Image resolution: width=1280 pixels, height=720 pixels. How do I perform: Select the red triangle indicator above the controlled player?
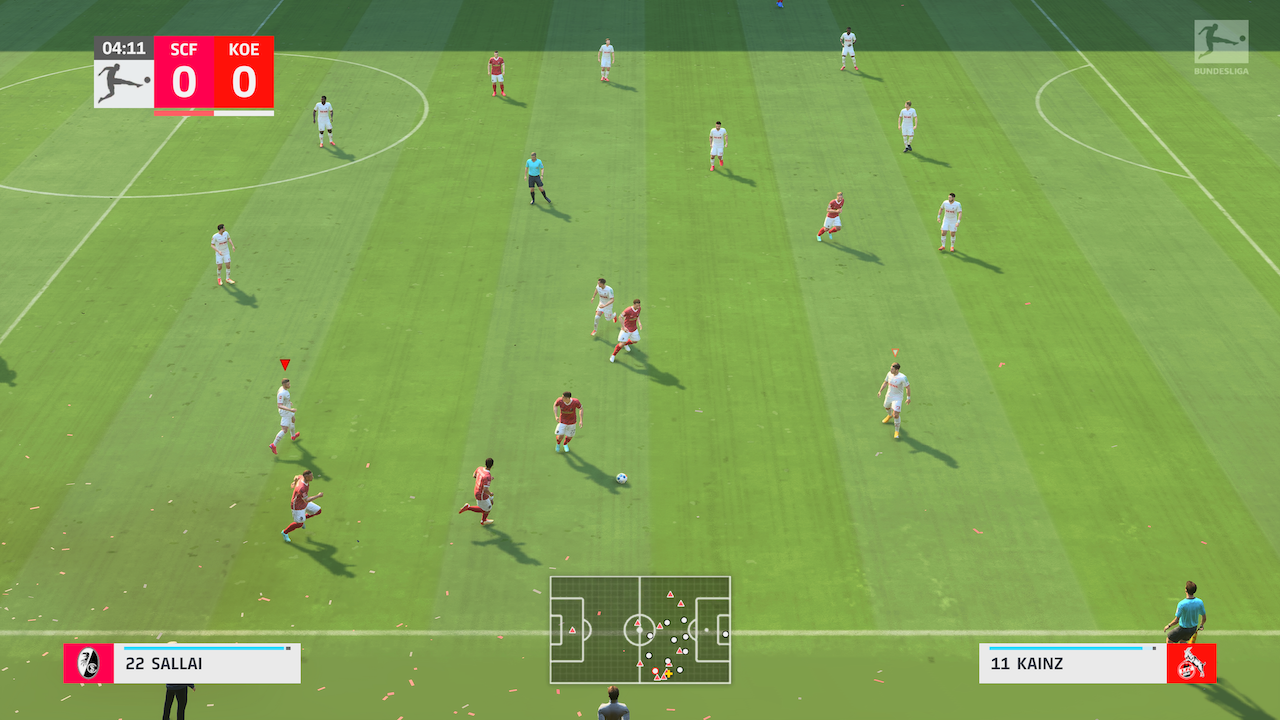click(284, 366)
